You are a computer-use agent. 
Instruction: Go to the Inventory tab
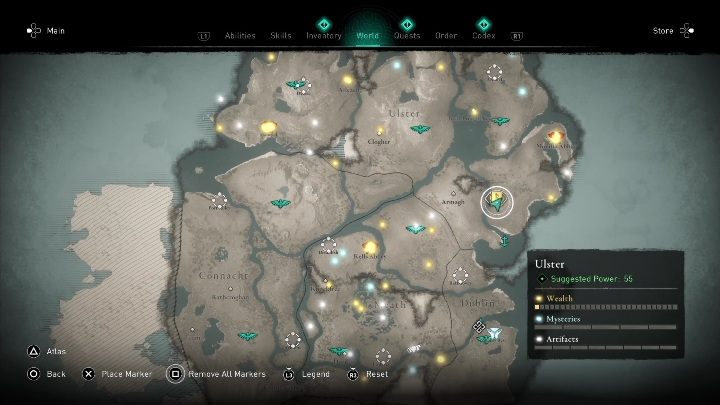(x=324, y=35)
